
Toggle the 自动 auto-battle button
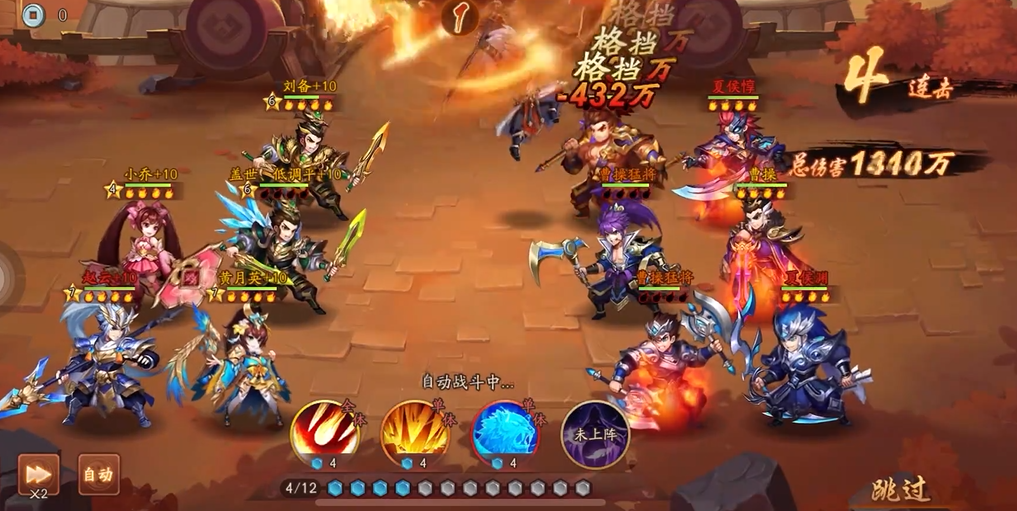[x=99, y=474]
